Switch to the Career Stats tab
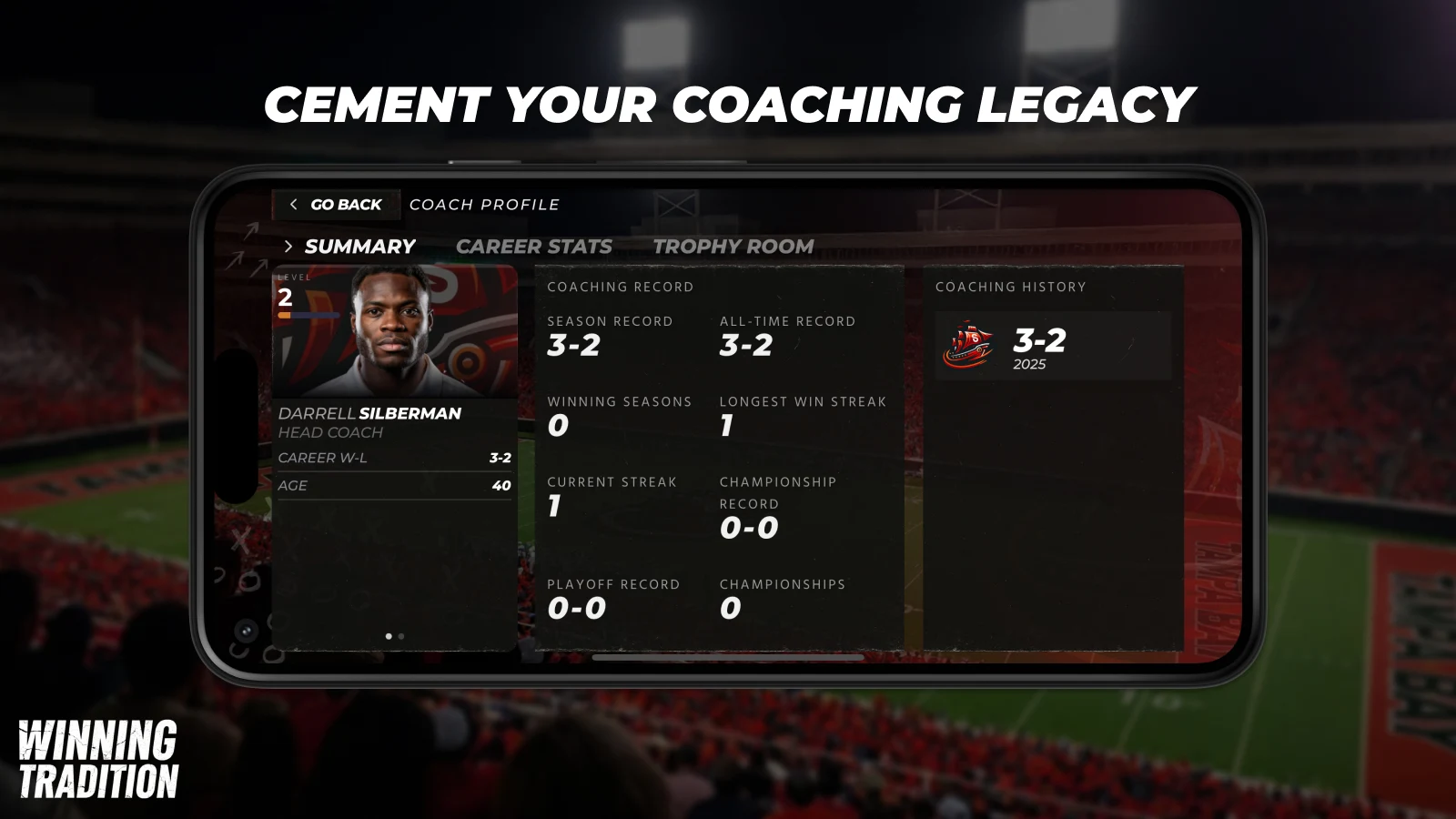The height and width of the screenshot is (819, 1456). coord(533,247)
